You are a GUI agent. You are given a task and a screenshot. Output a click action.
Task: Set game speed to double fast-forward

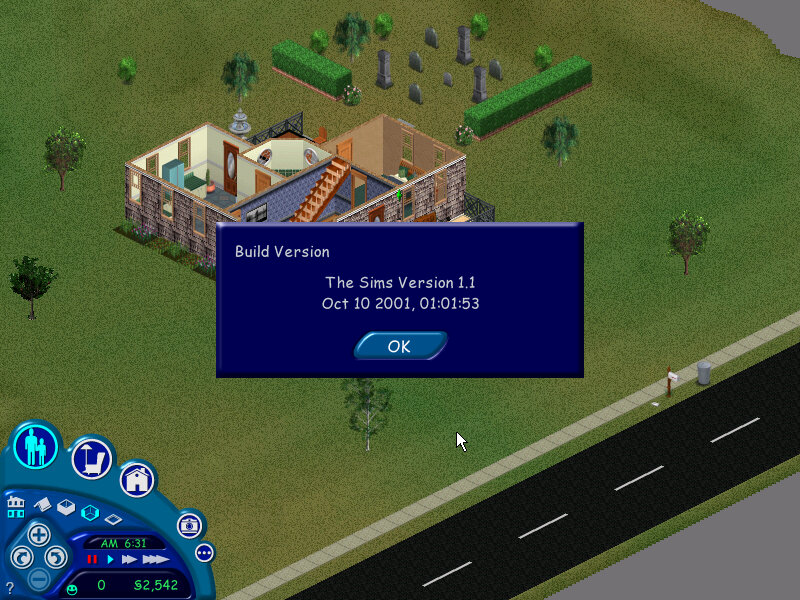click(129, 559)
